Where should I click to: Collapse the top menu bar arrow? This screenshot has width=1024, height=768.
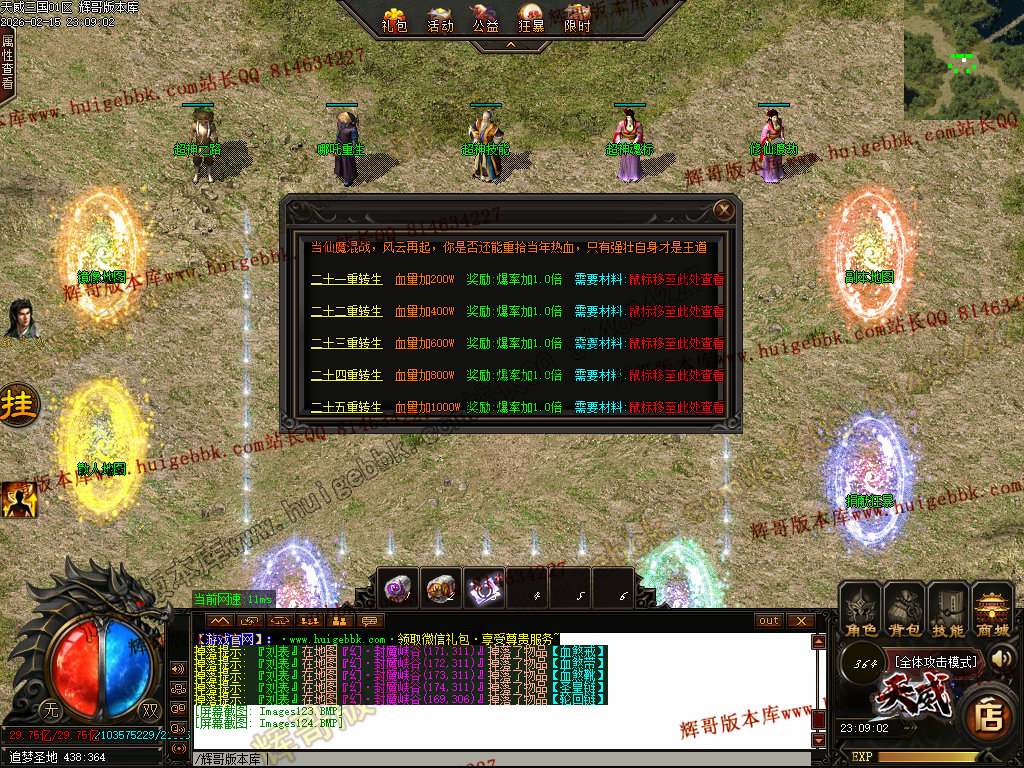[x=510, y=45]
